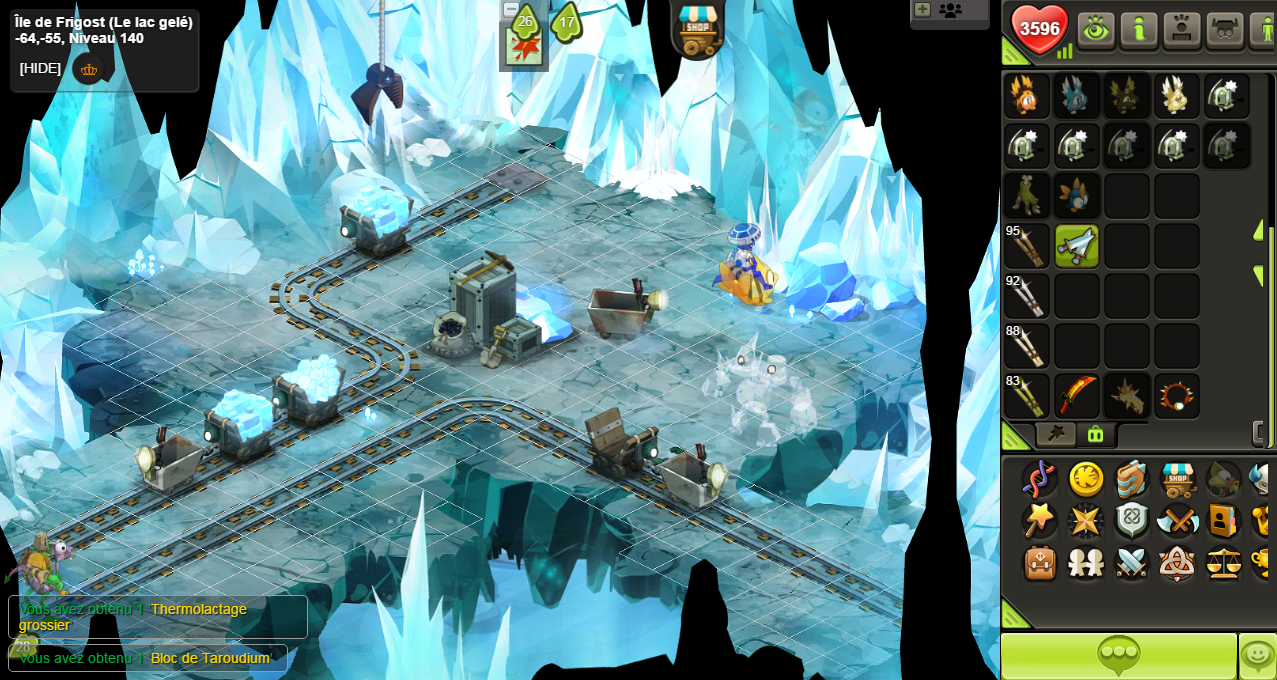Open the brown backpack inventory icon
Screen dimensions: 1277x680
[x=1040, y=563]
